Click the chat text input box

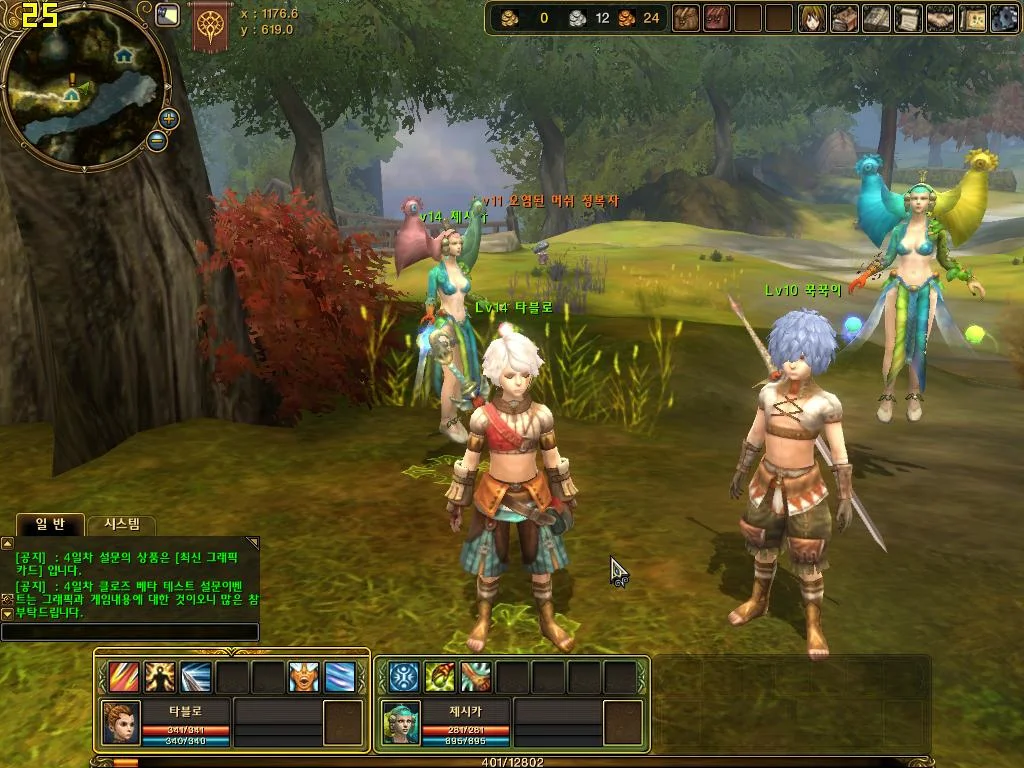[130, 632]
